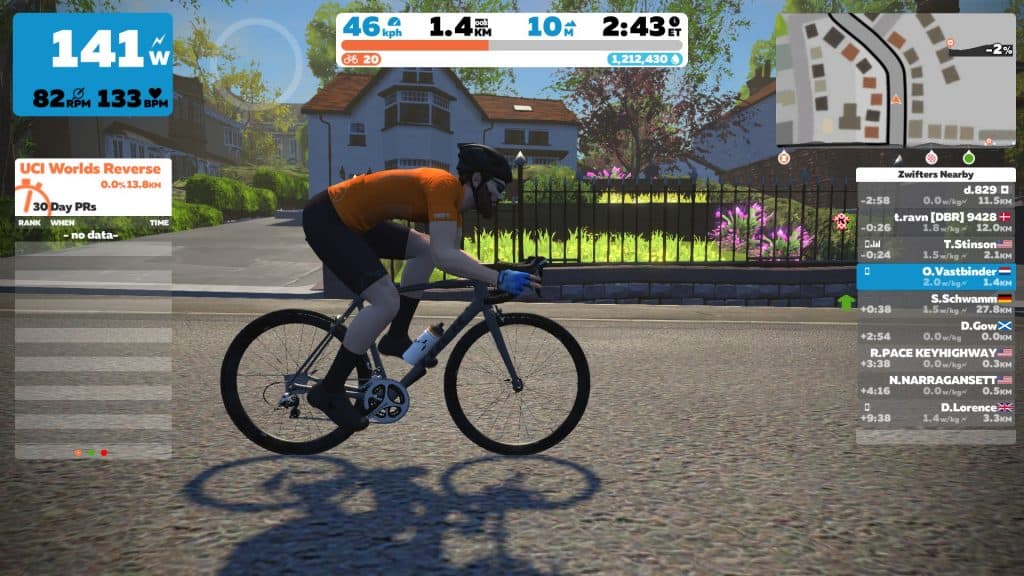Open the UCI Worlds Reverse segment panel
This screenshot has height=576, width=1024.
93,175
